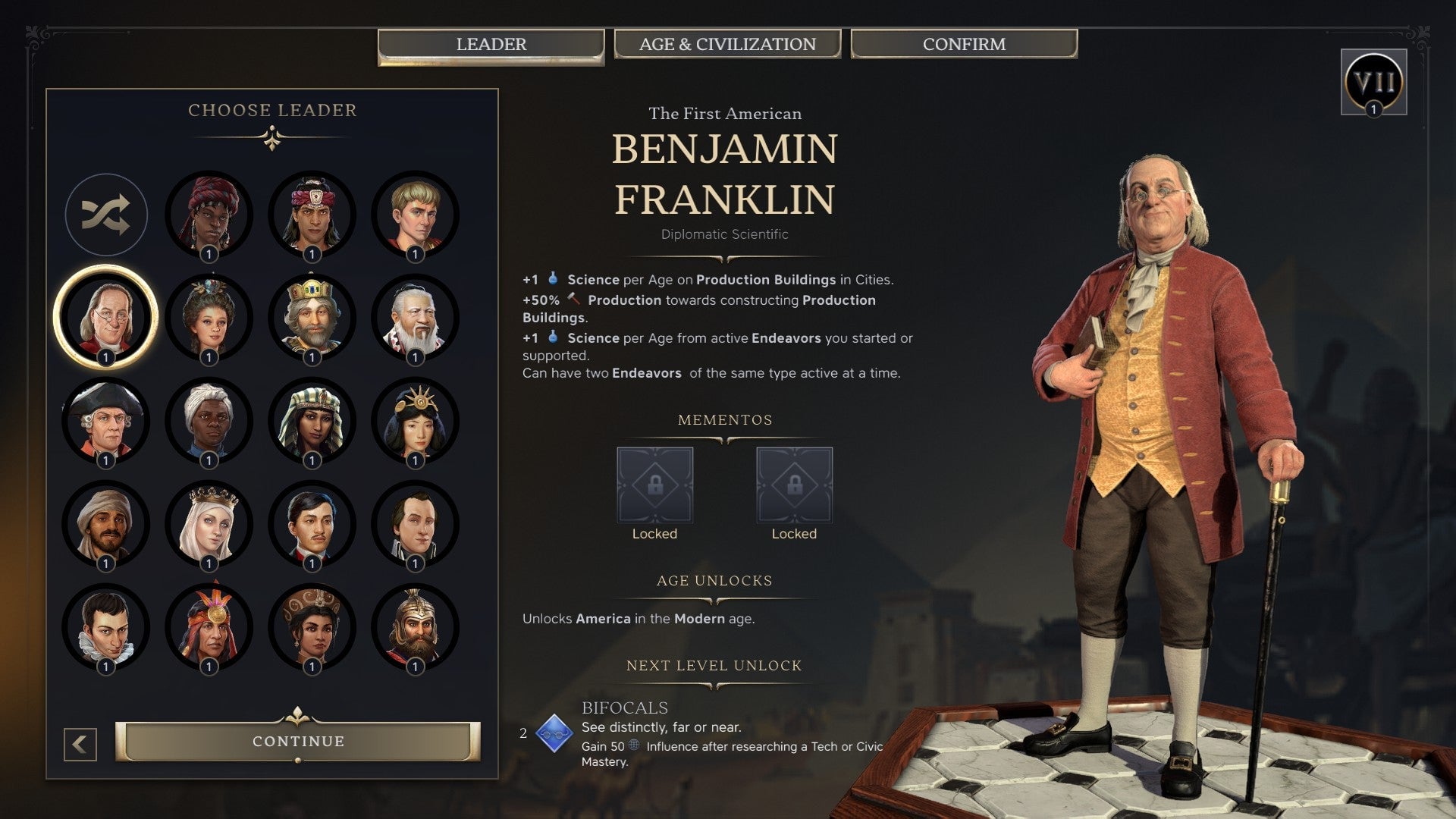Image resolution: width=1456 pixels, height=819 pixels.
Task: Click the Production hammer icon near +50% Production
Action: point(573,300)
